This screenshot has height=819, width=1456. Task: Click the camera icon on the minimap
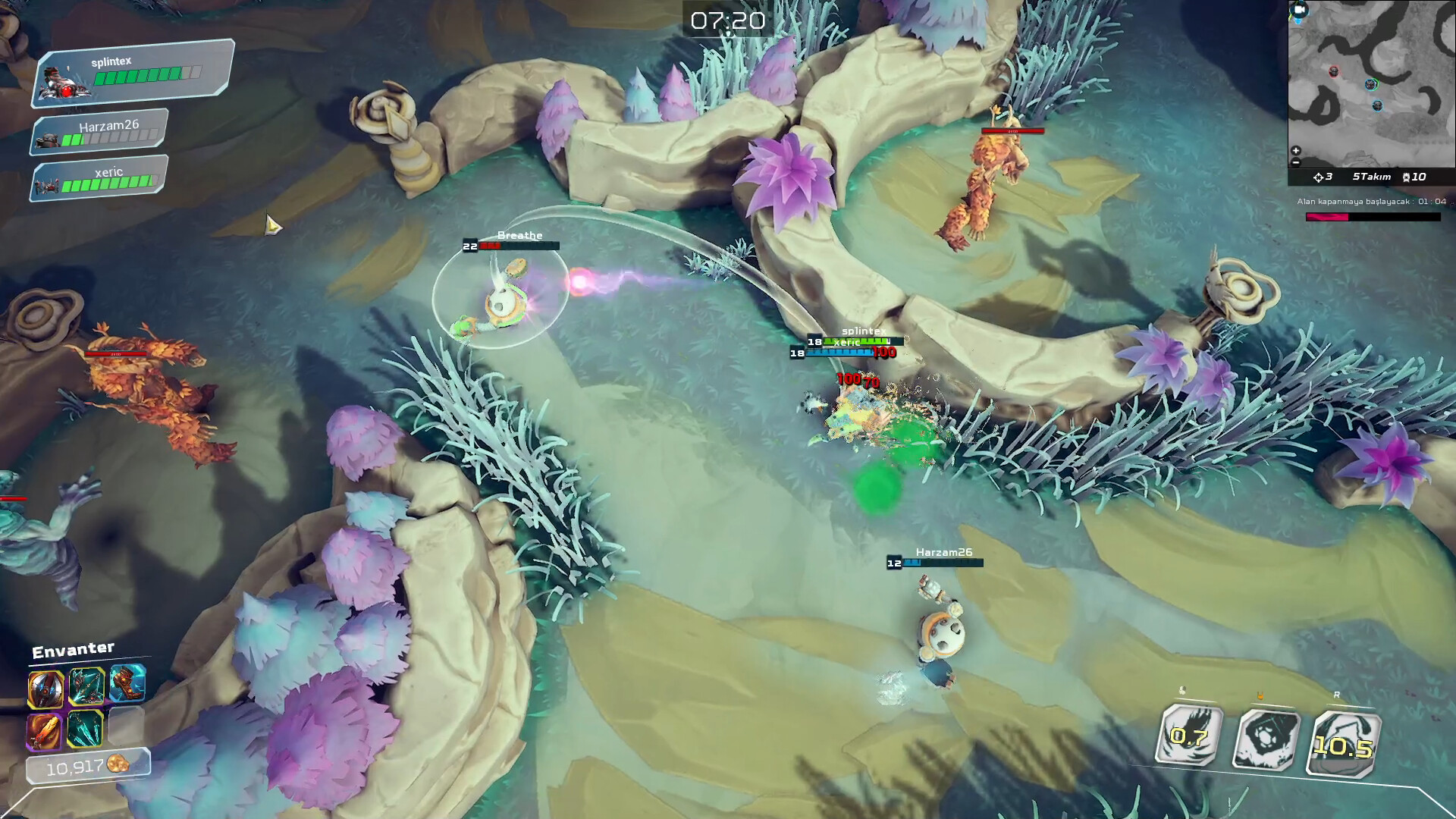tap(1299, 8)
